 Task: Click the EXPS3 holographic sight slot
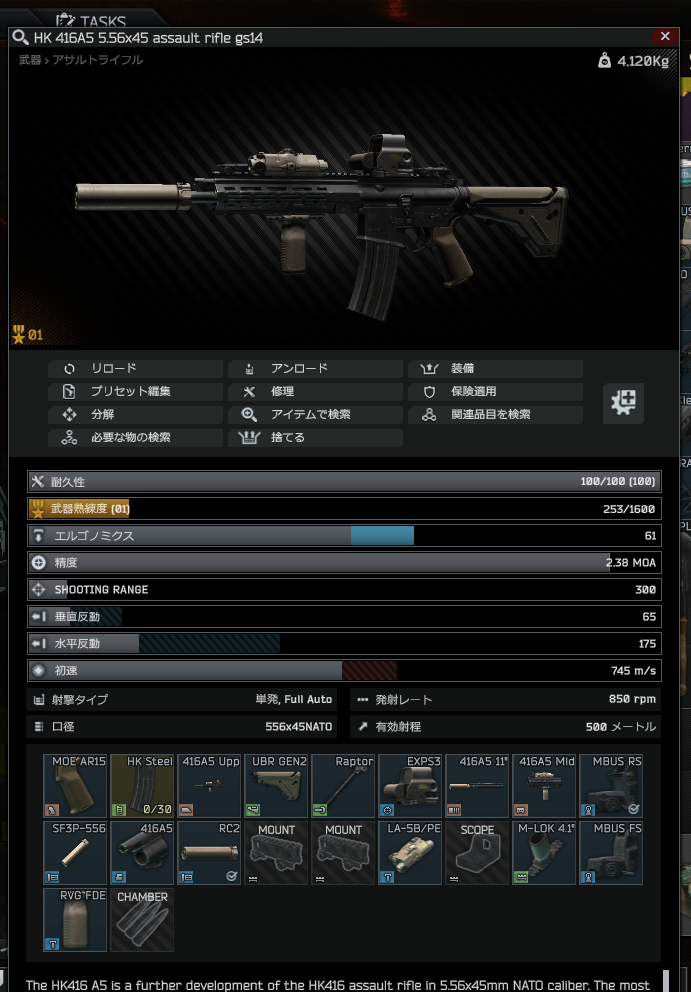coord(411,786)
